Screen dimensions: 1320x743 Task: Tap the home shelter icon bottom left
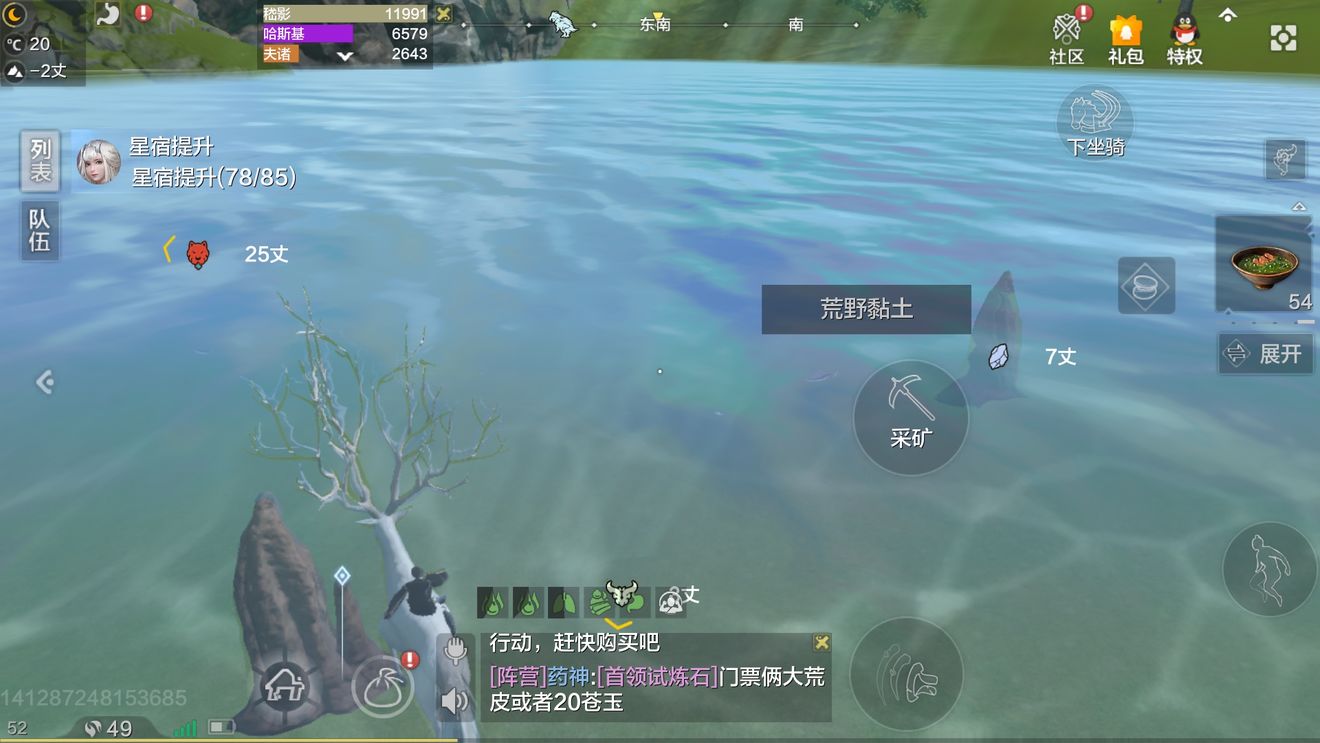click(287, 685)
